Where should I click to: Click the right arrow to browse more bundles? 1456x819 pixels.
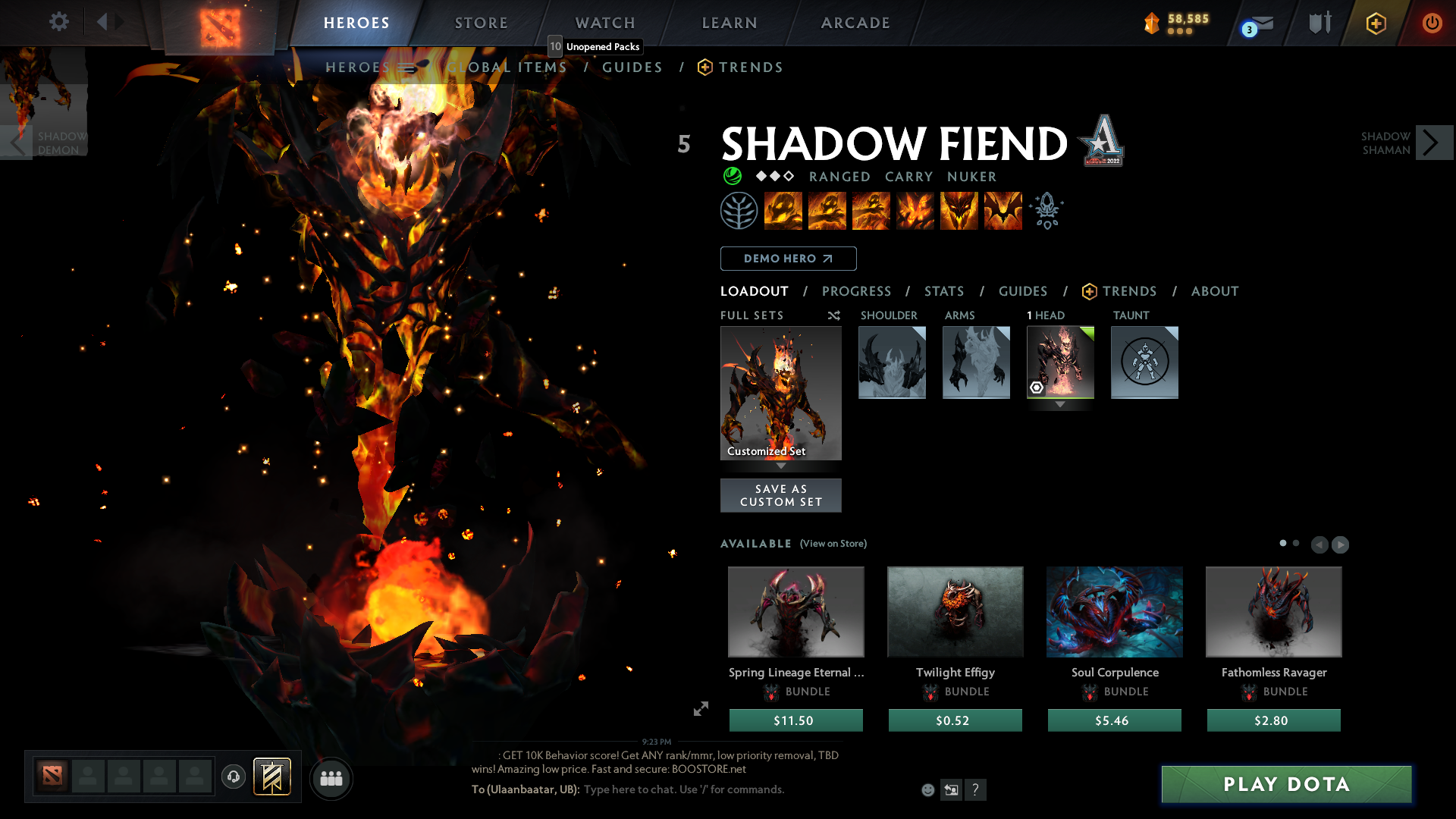(x=1339, y=544)
